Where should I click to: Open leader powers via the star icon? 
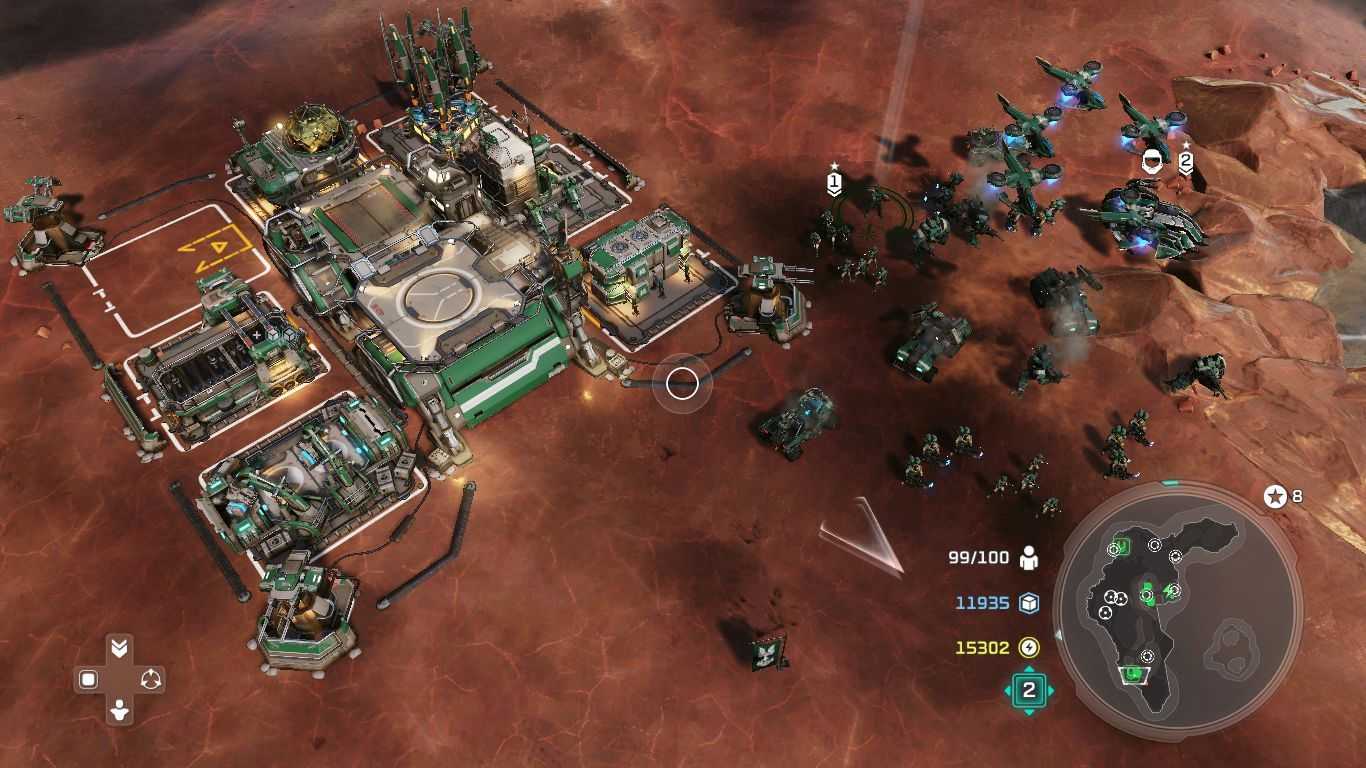click(1275, 496)
